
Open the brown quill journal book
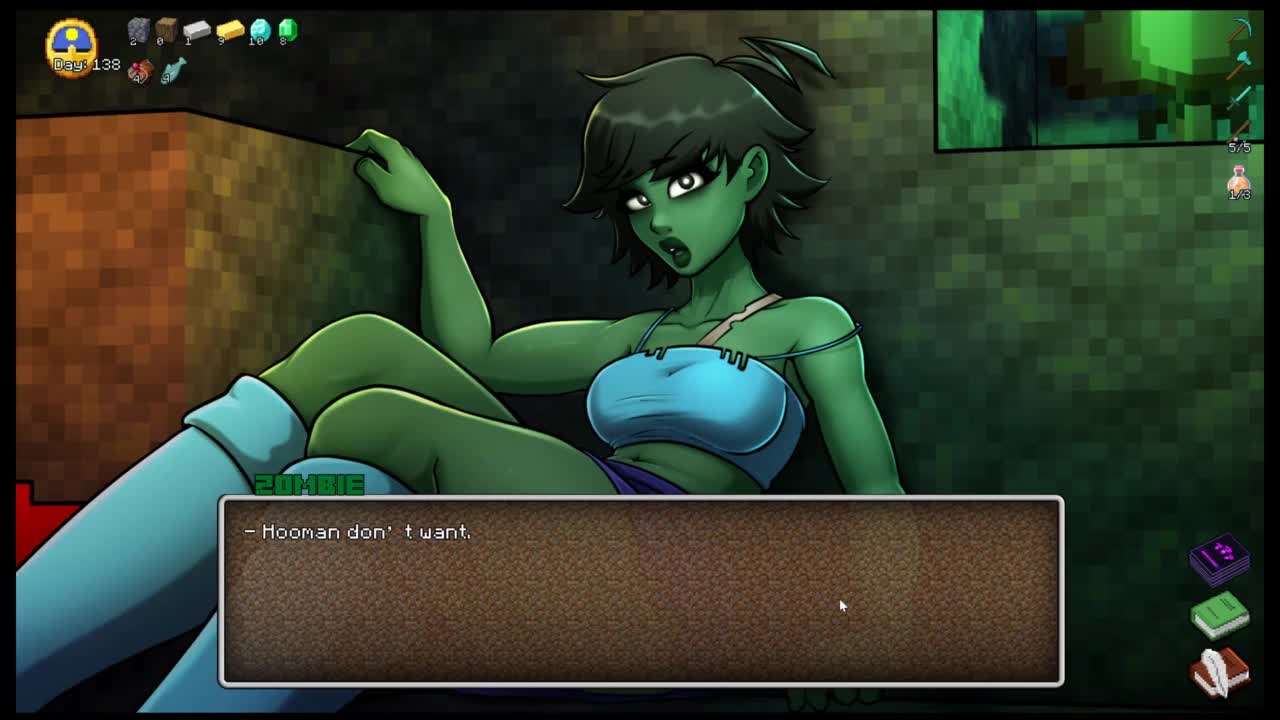pyautogui.click(x=1219, y=670)
